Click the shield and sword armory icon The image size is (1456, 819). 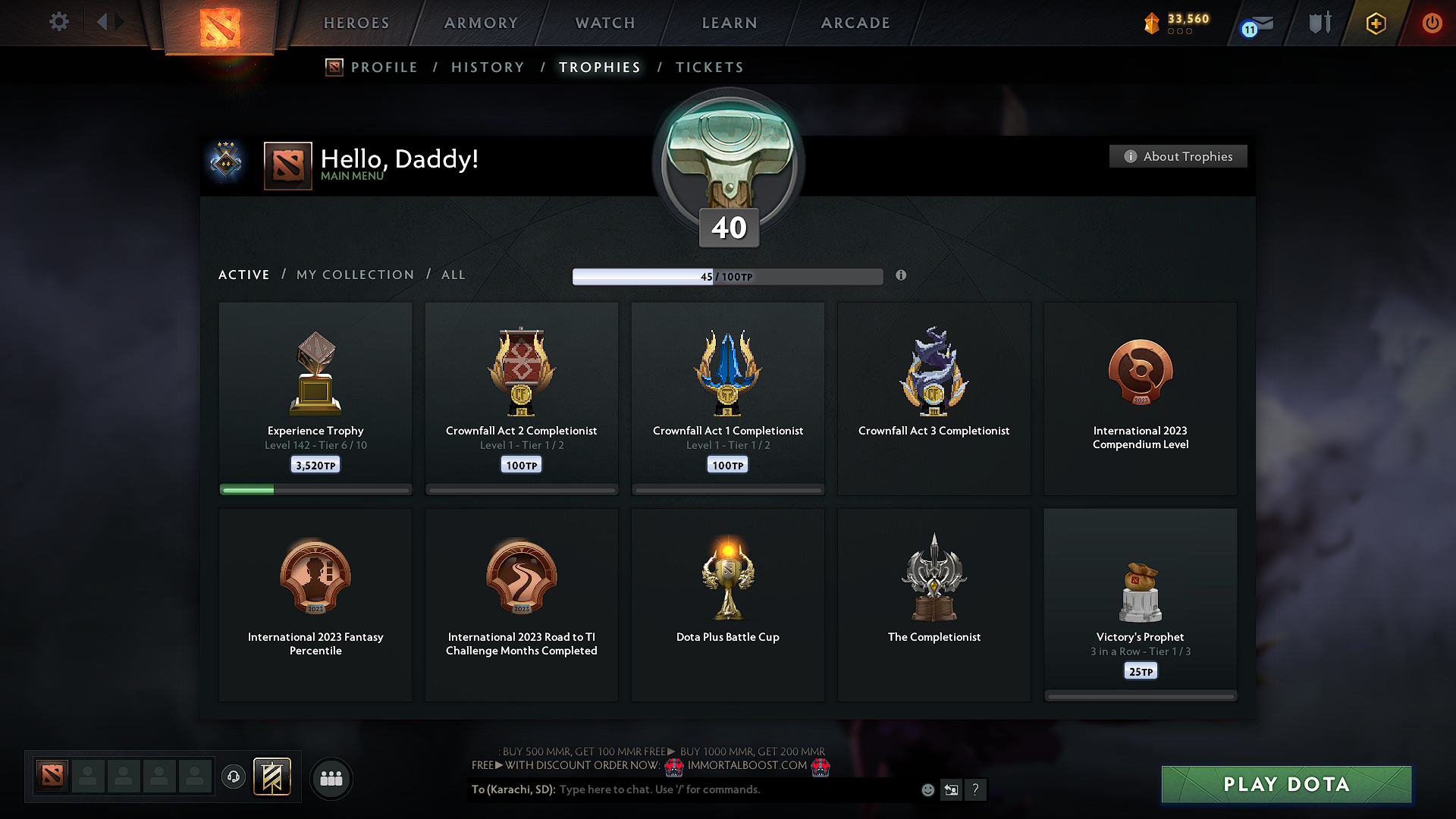pyautogui.click(x=1318, y=23)
